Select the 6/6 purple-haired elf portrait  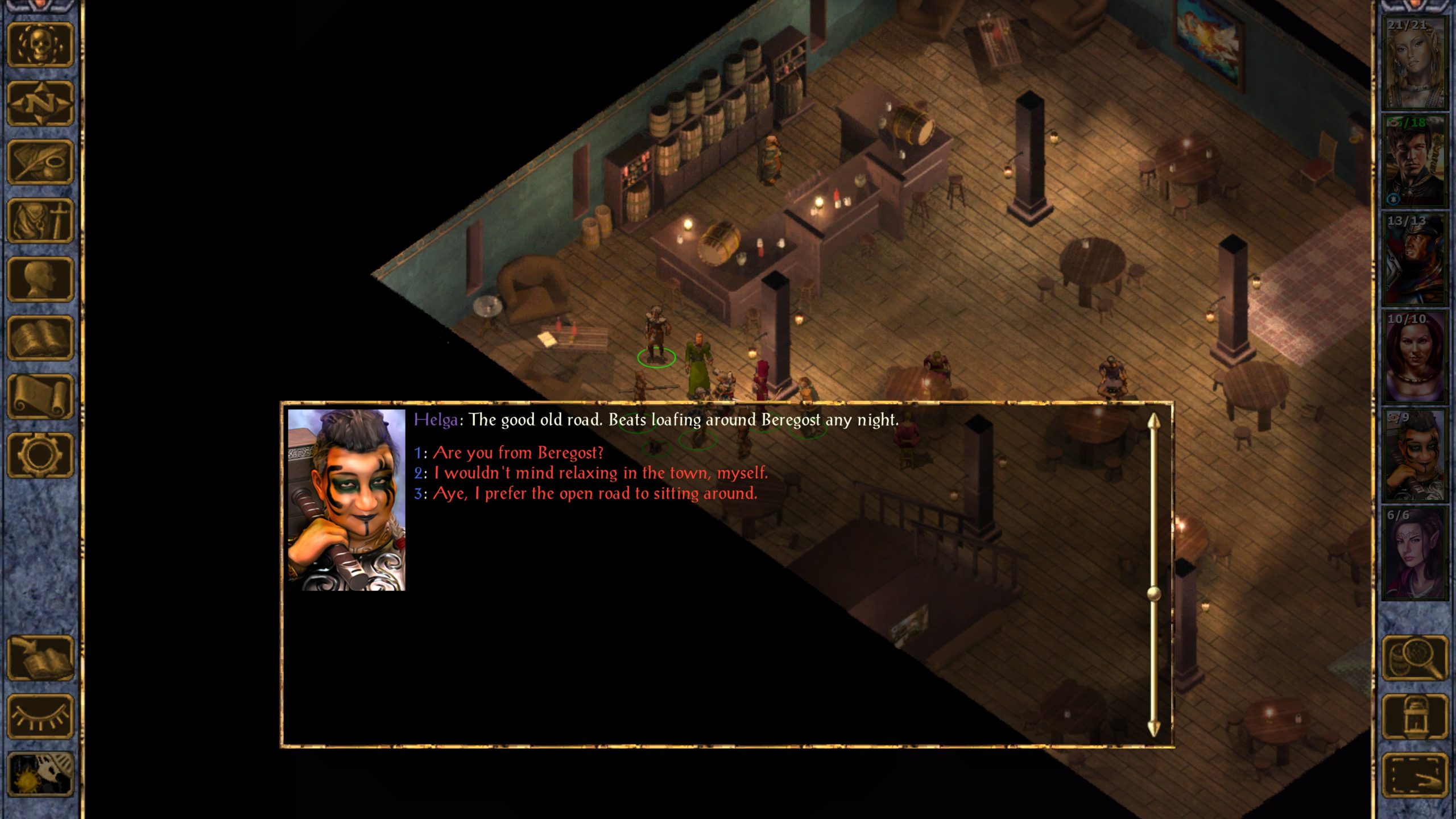pyautogui.click(x=1414, y=553)
